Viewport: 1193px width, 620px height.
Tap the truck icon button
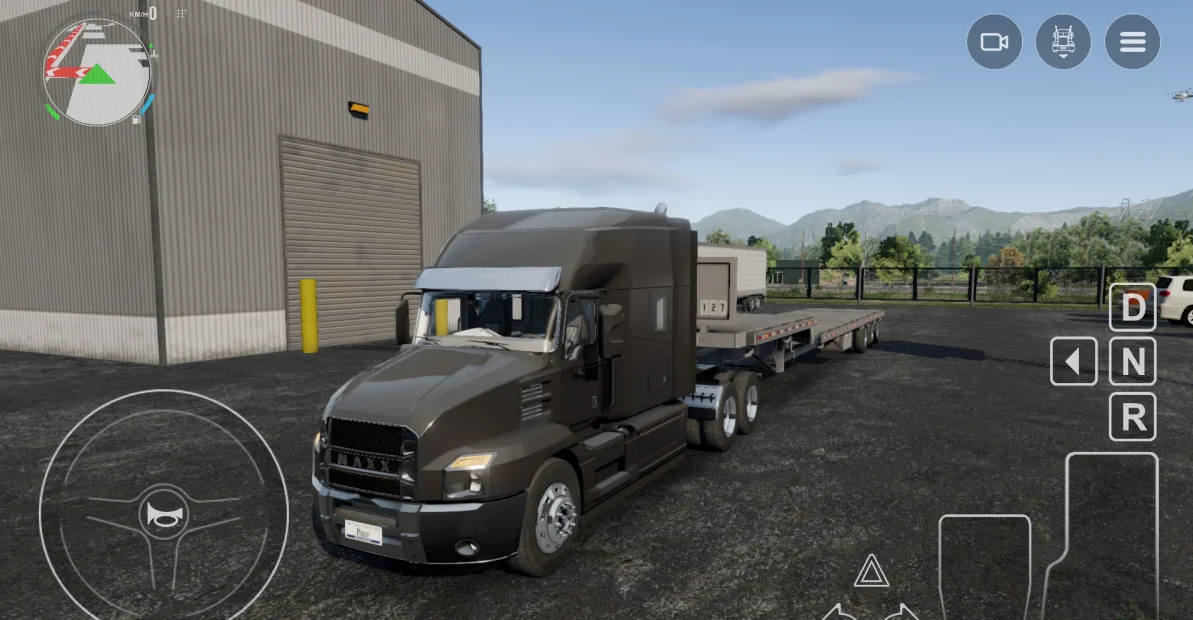pyautogui.click(x=1063, y=42)
